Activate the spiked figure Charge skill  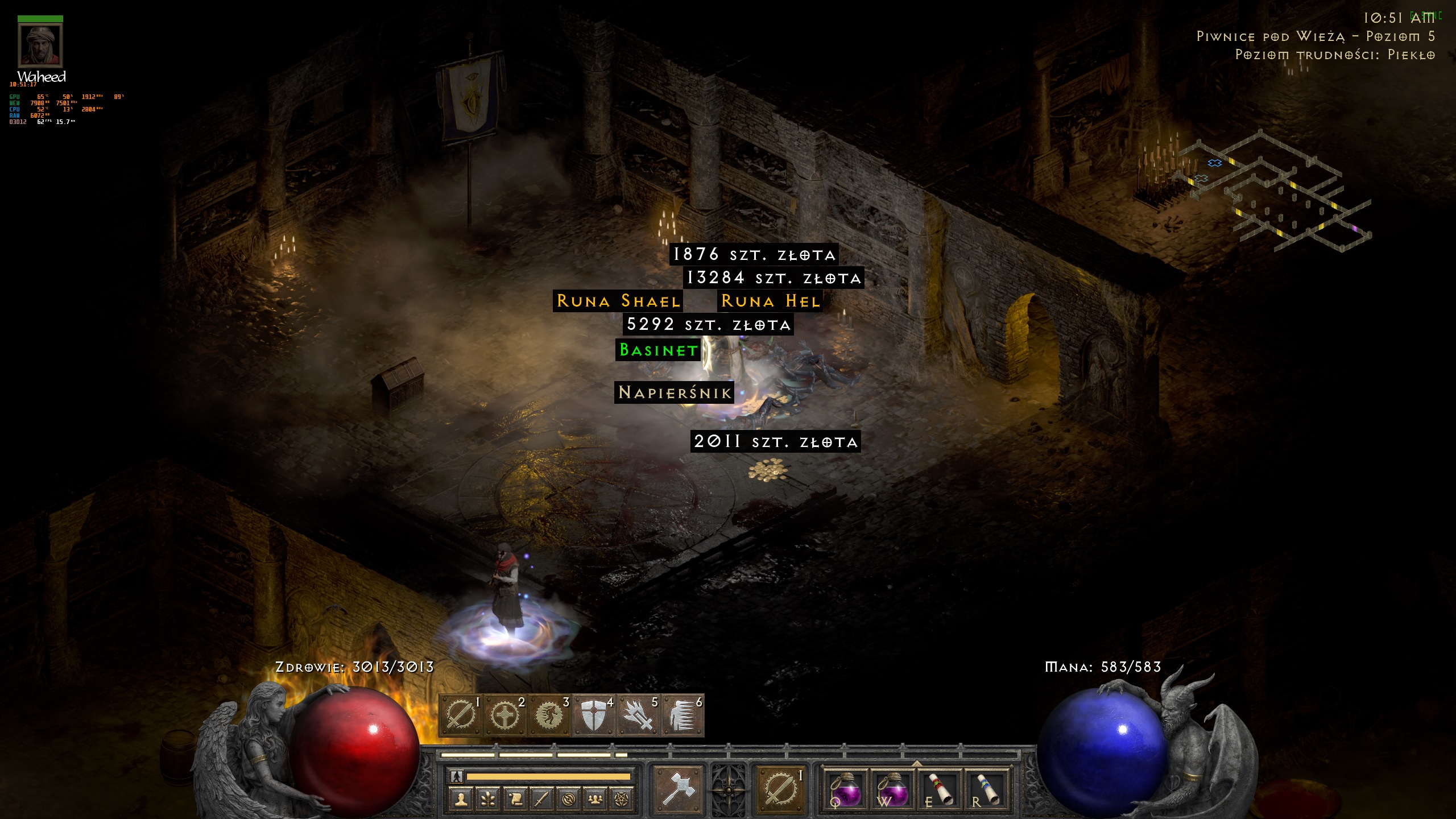(682, 715)
